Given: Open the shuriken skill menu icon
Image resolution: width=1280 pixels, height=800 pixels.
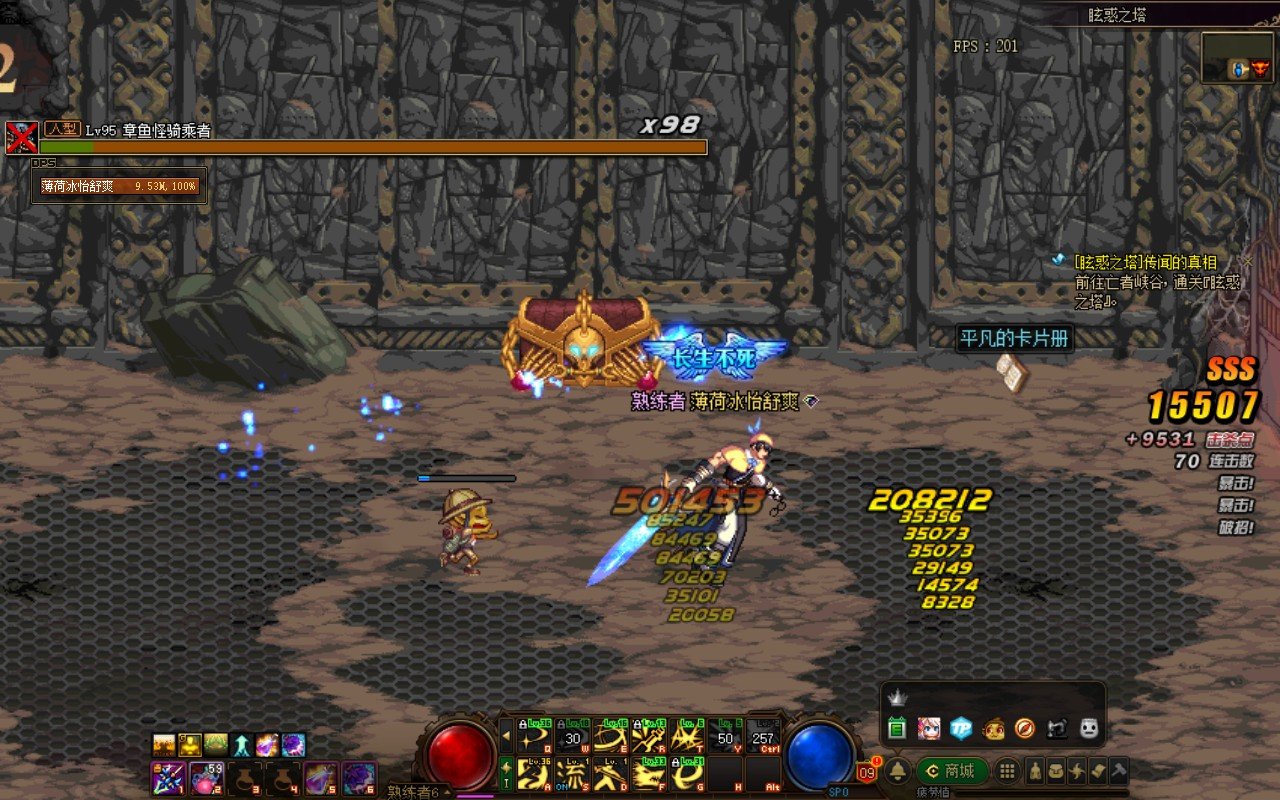Looking at the screenshot, I should [x=1077, y=771].
